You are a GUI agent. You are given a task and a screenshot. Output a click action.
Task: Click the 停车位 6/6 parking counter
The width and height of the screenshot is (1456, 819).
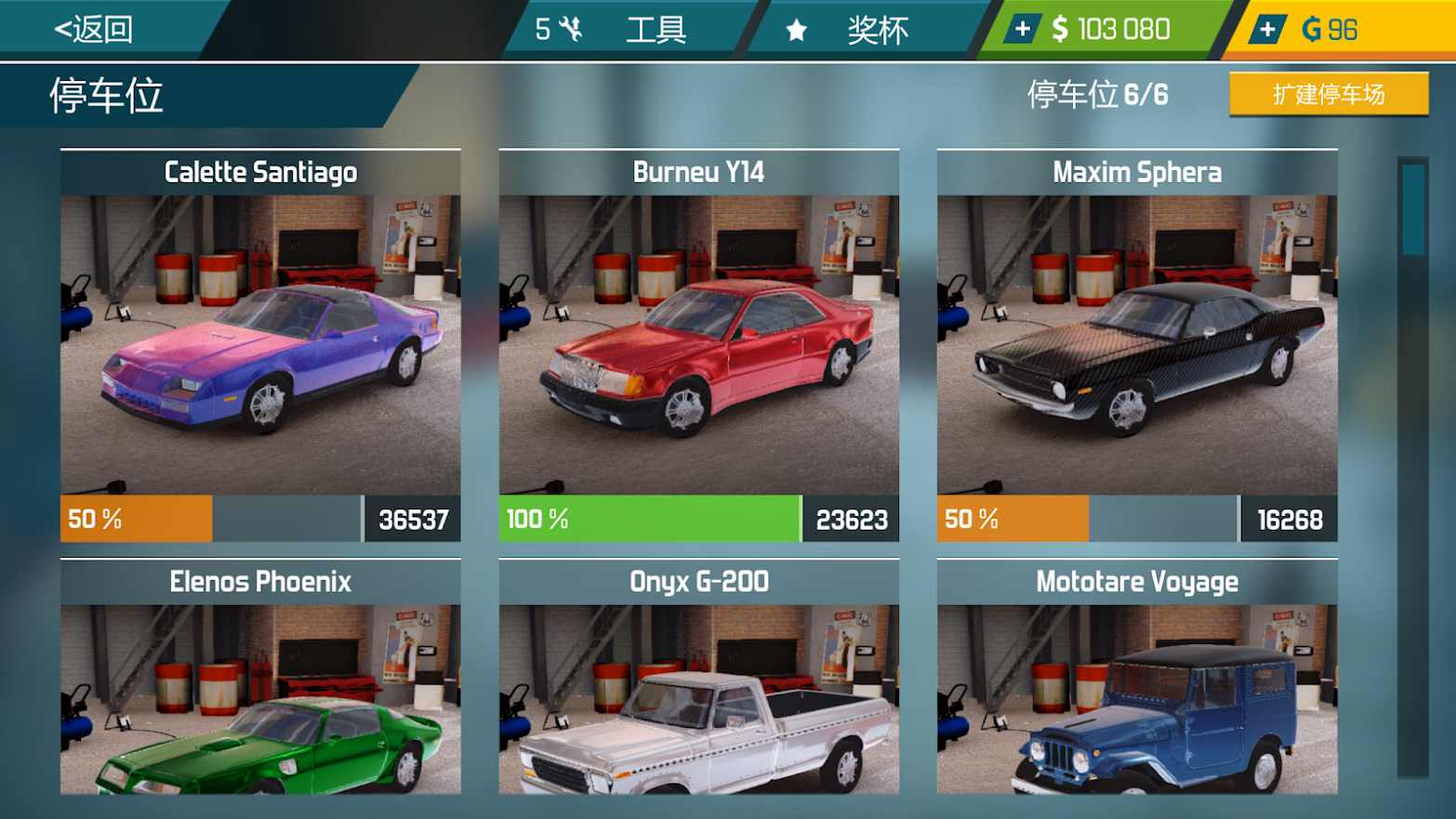pos(1097,94)
